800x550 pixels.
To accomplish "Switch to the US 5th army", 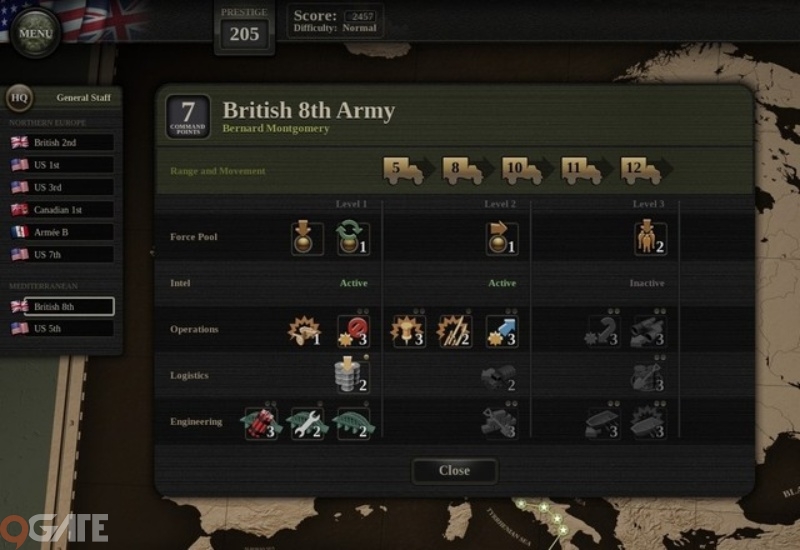I will [x=60, y=328].
